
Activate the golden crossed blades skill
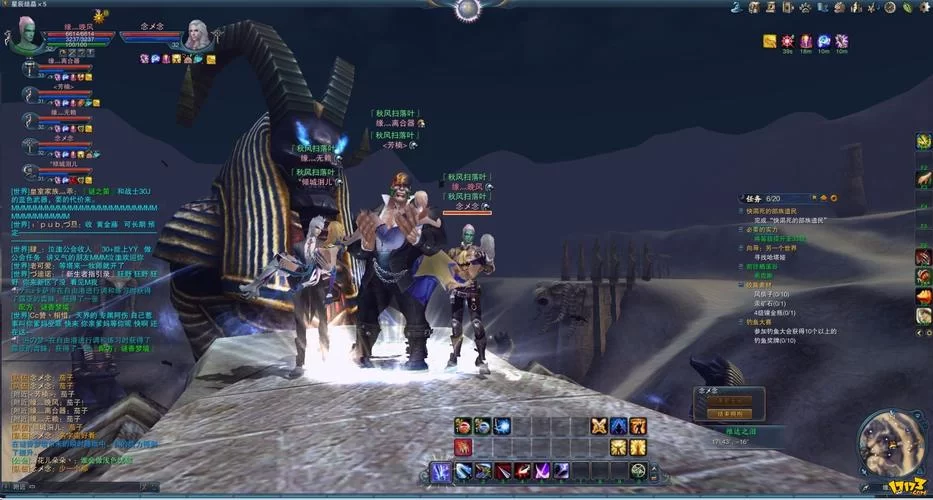coord(599,426)
